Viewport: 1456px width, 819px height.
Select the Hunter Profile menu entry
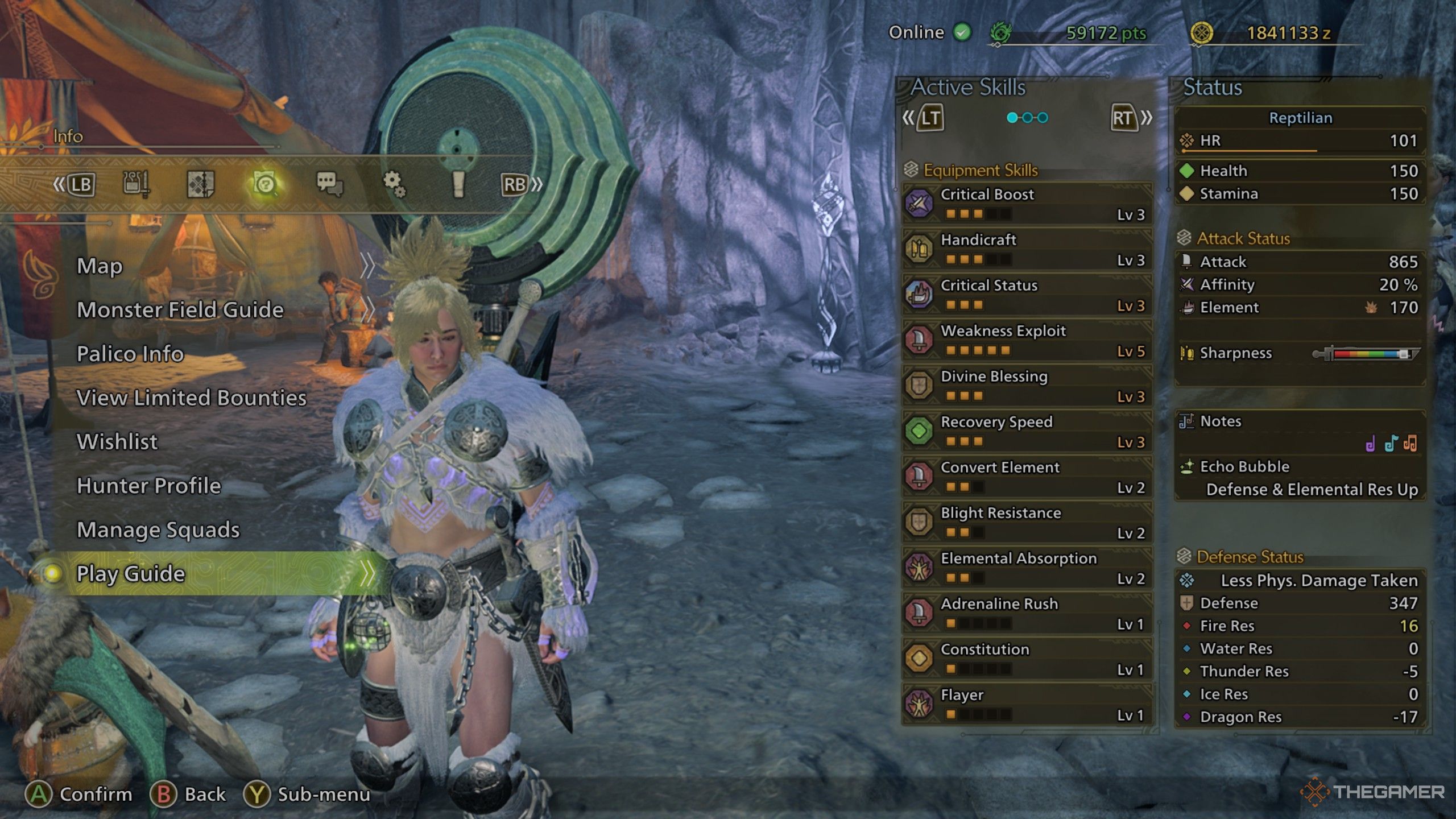149,486
